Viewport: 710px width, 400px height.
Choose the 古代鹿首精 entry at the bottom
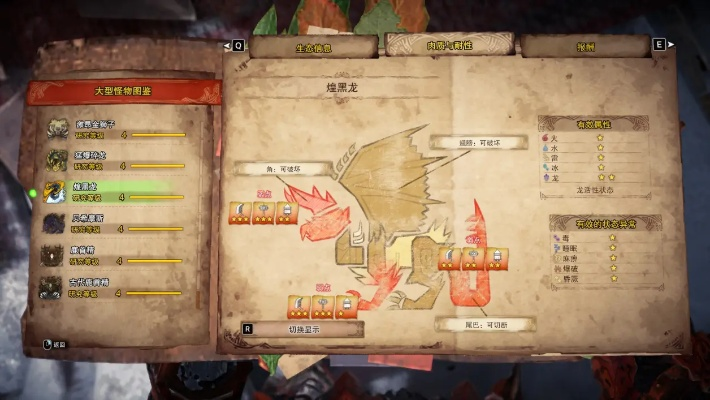click(115, 288)
